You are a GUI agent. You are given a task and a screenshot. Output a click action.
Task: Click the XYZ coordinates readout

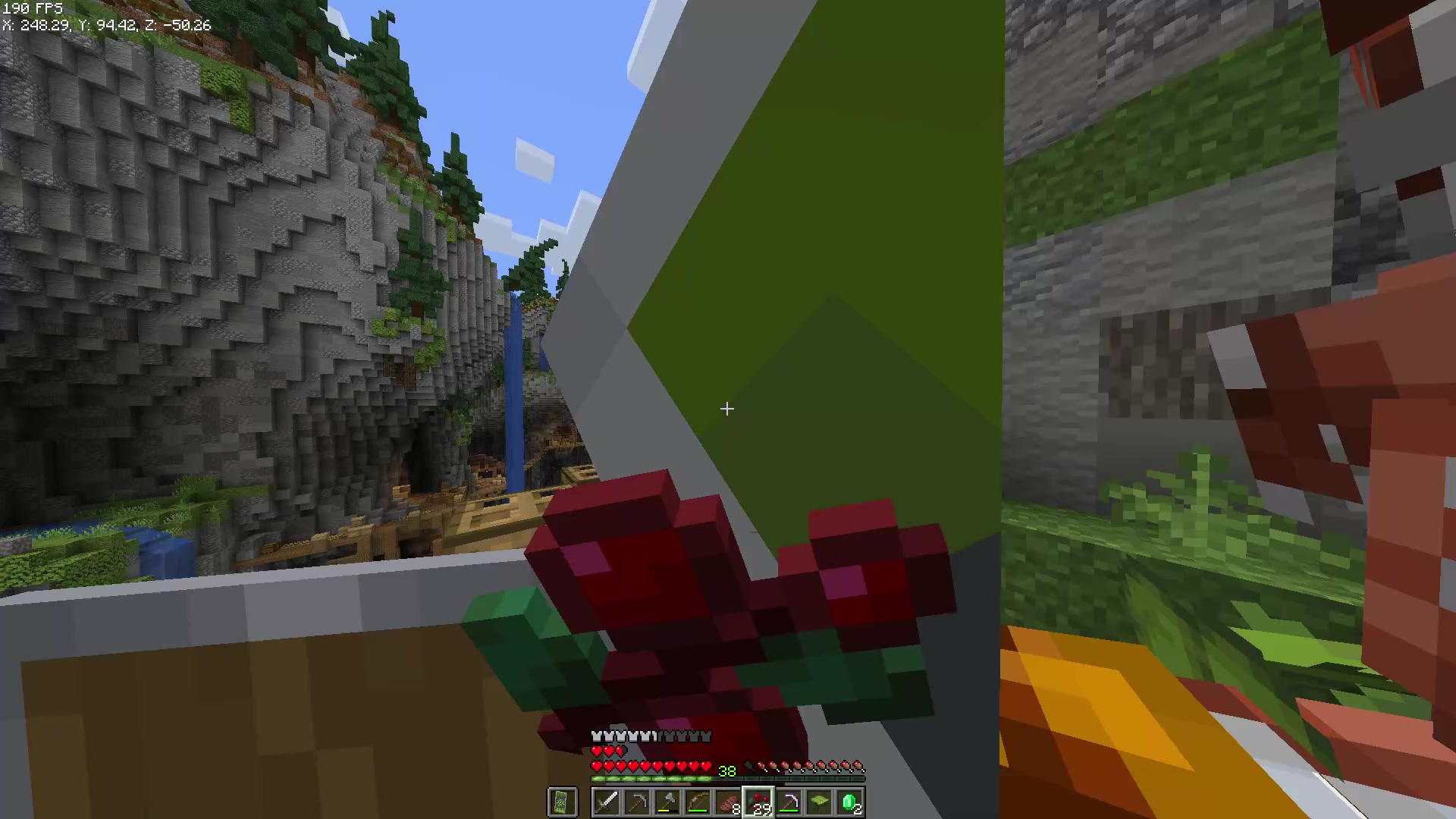coord(106,25)
